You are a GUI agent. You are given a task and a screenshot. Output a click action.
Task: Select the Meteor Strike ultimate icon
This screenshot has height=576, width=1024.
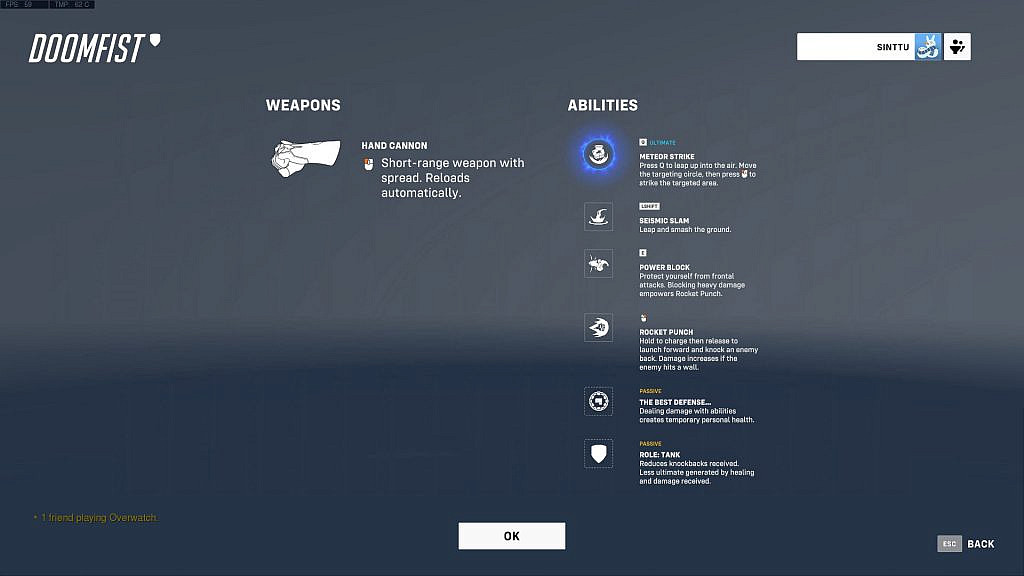click(598, 153)
